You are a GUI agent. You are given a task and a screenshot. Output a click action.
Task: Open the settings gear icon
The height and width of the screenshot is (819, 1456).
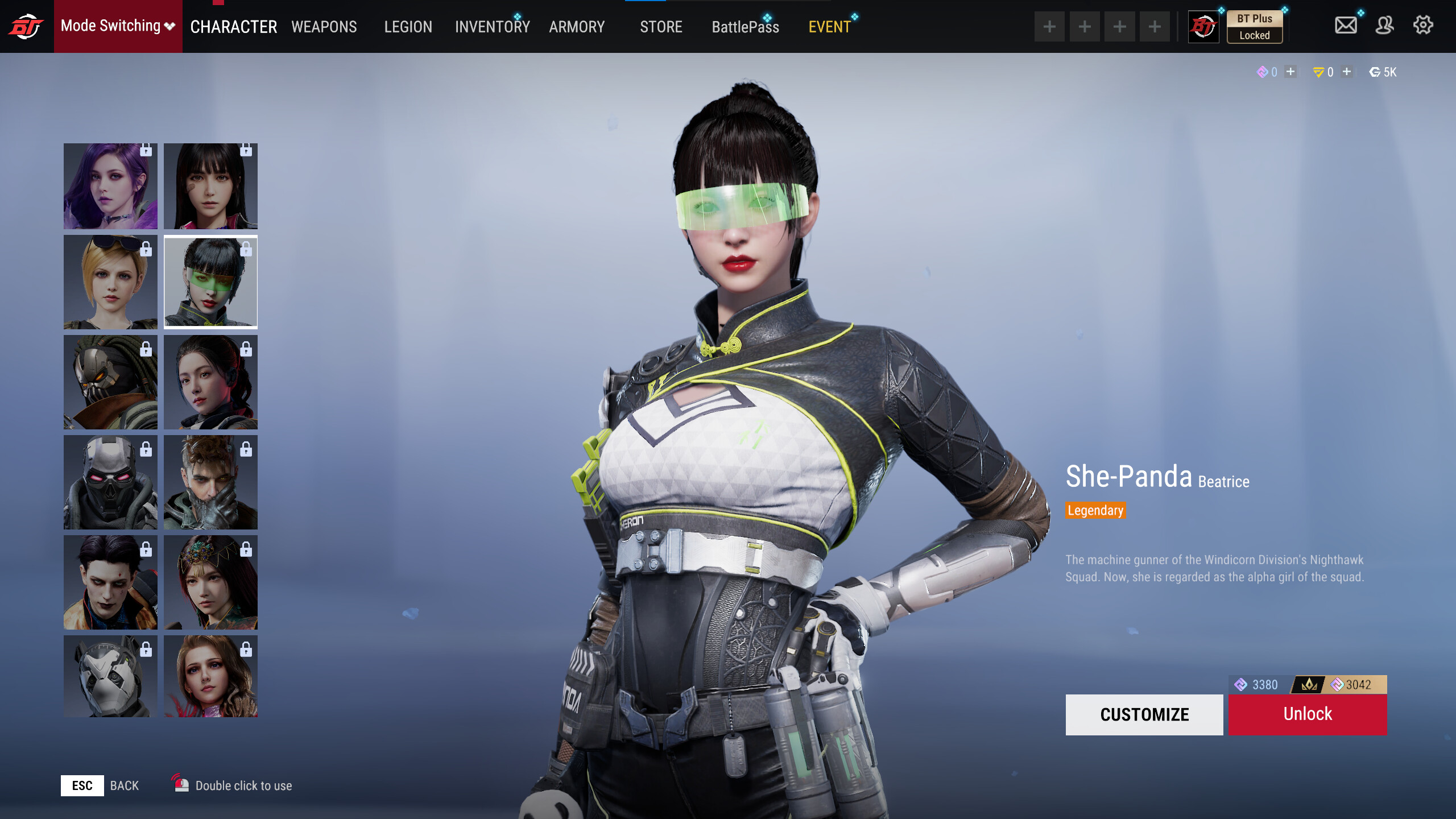click(x=1423, y=25)
